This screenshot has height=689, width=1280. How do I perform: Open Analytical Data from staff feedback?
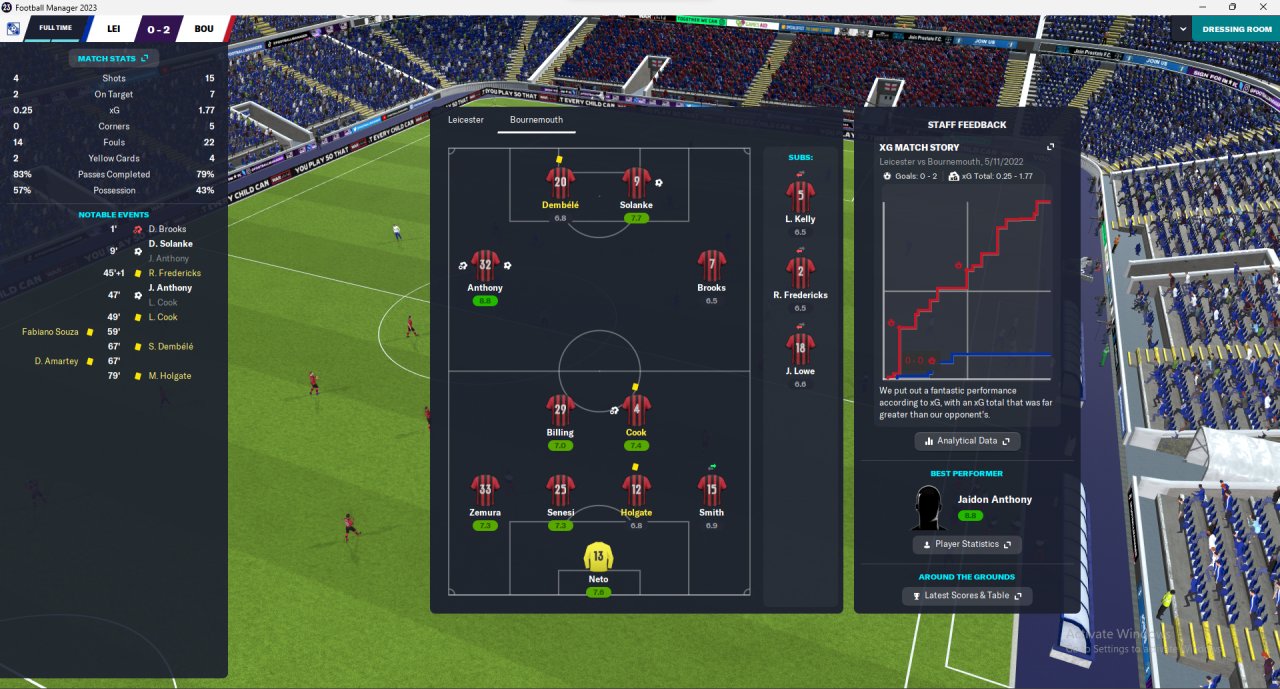coord(967,441)
